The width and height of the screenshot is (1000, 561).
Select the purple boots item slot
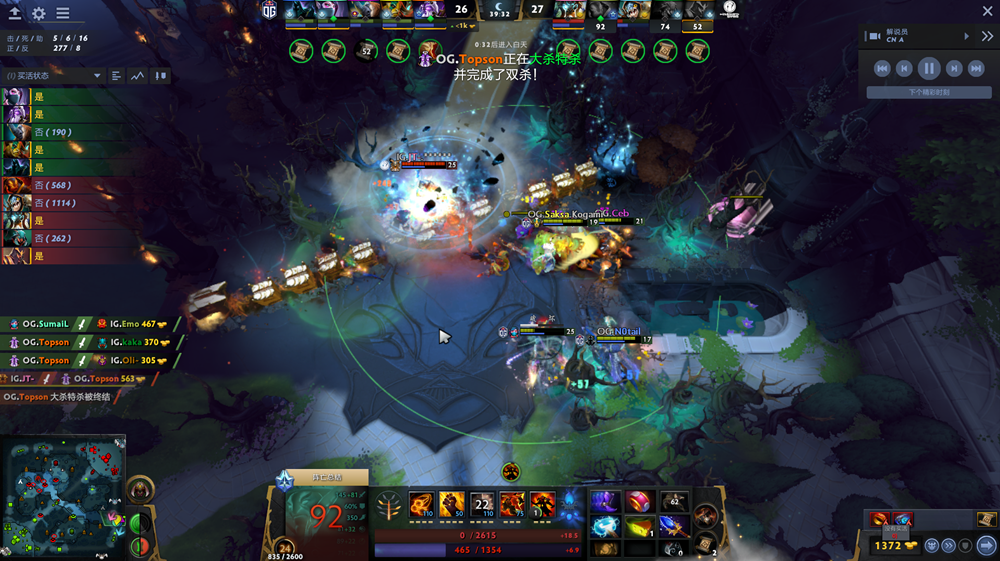606,501
